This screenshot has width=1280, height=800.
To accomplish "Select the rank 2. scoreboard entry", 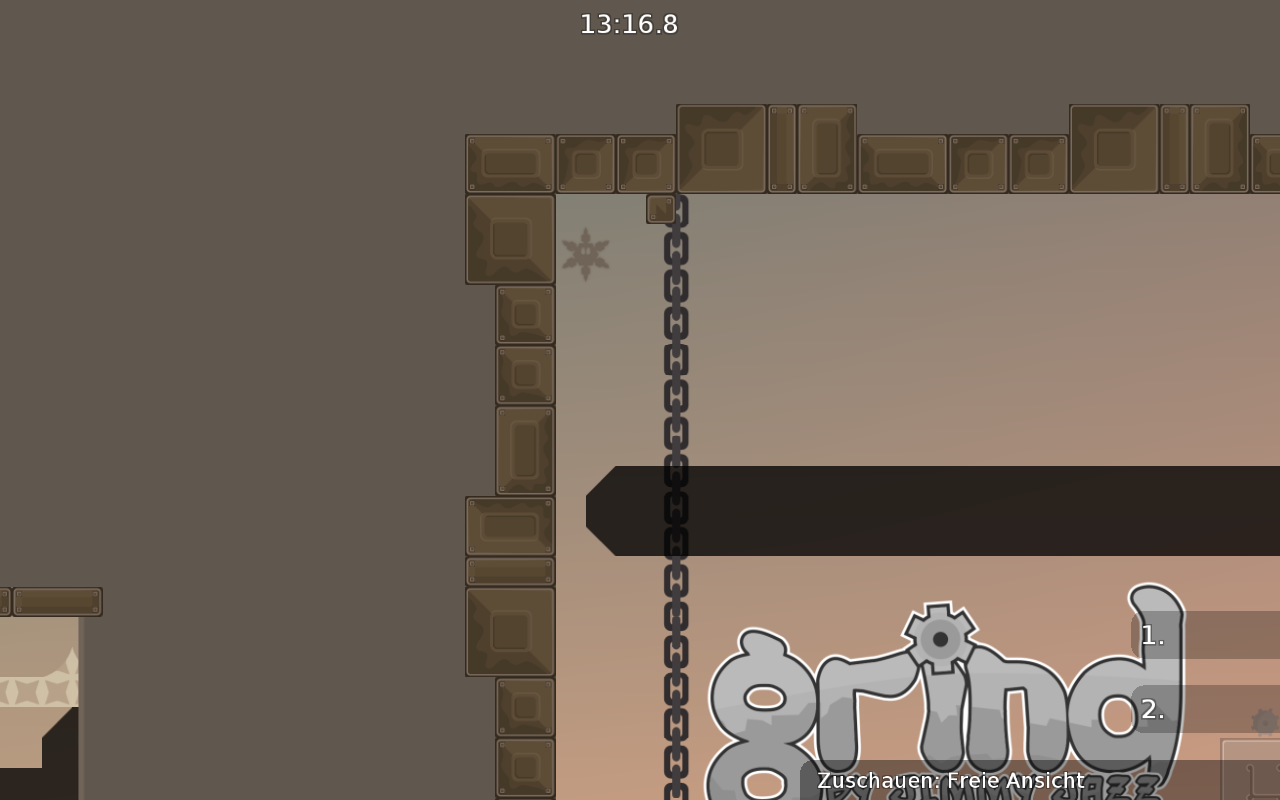I will point(1152,710).
